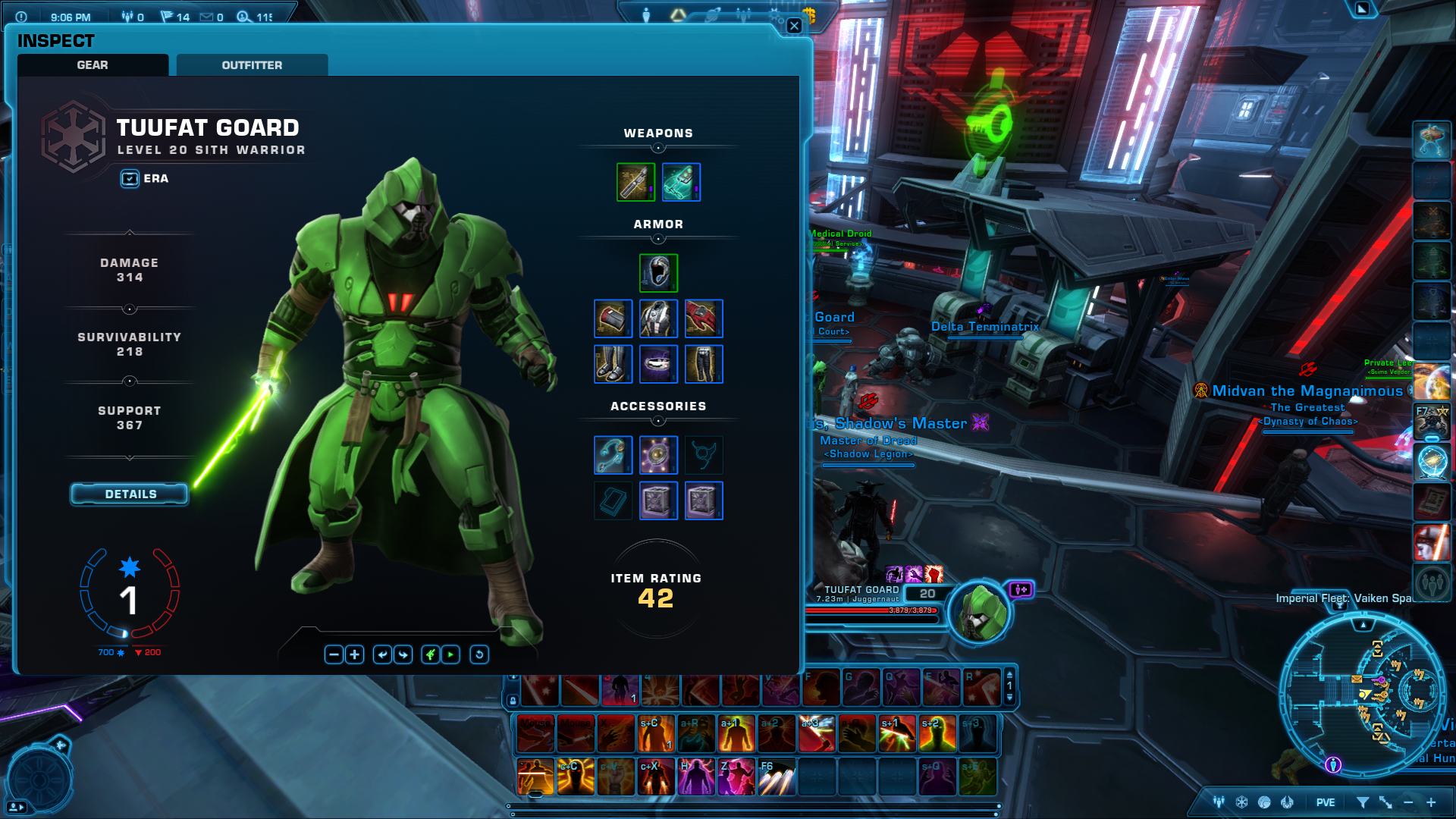Inspect the chest armor slot
Image resolution: width=1456 pixels, height=819 pixels.
(658, 318)
